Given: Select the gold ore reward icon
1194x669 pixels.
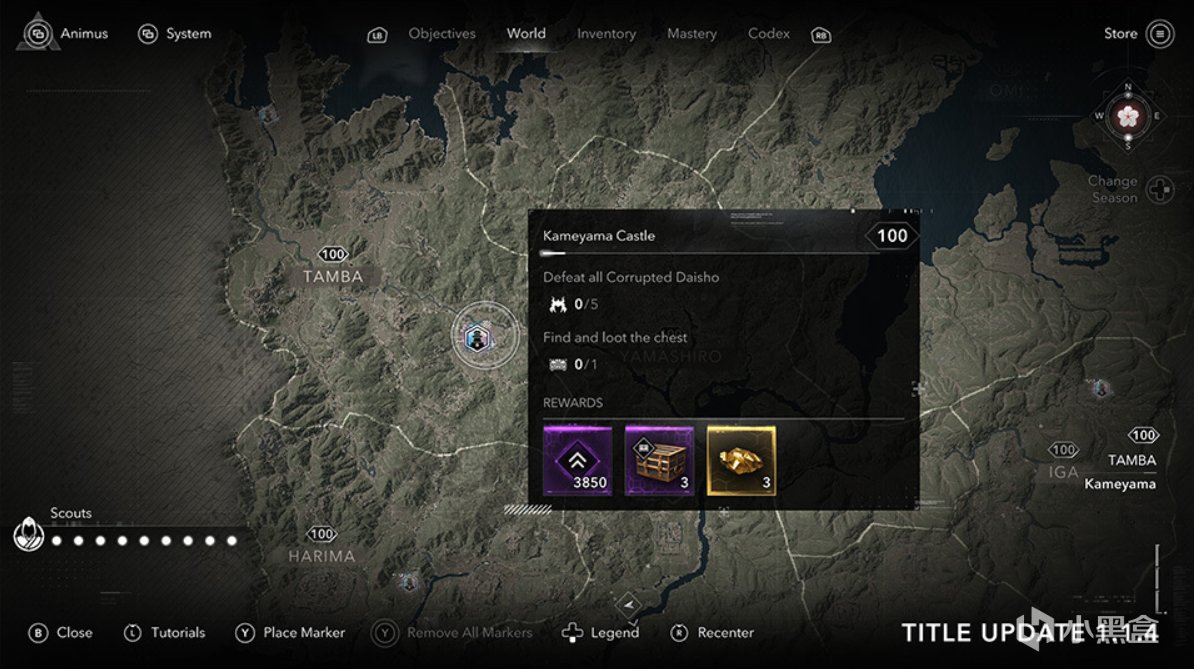Looking at the screenshot, I should click(741, 460).
